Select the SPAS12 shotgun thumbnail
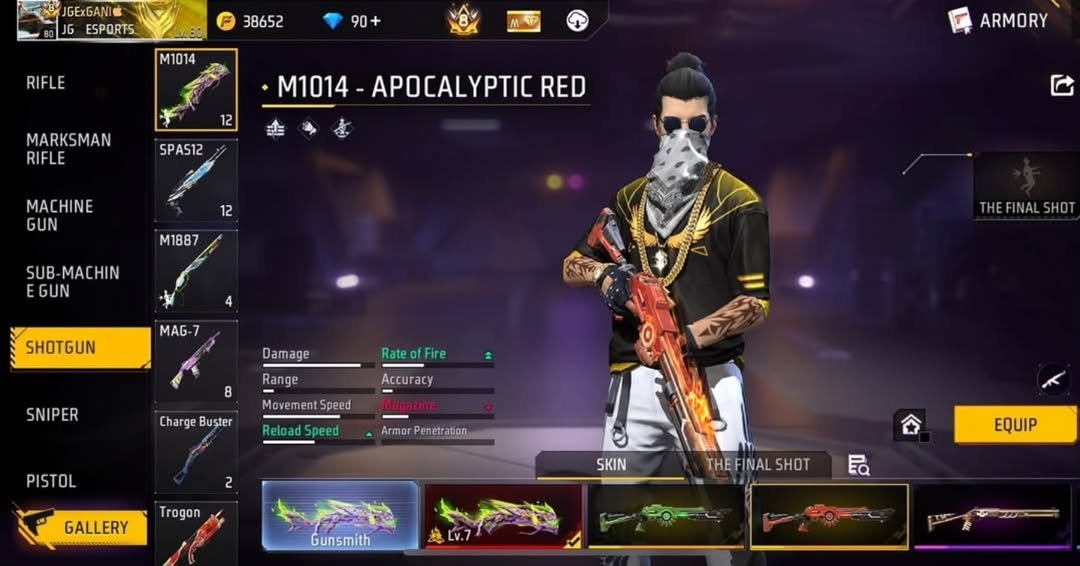The height and width of the screenshot is (566, 1080). click(196, 181)
